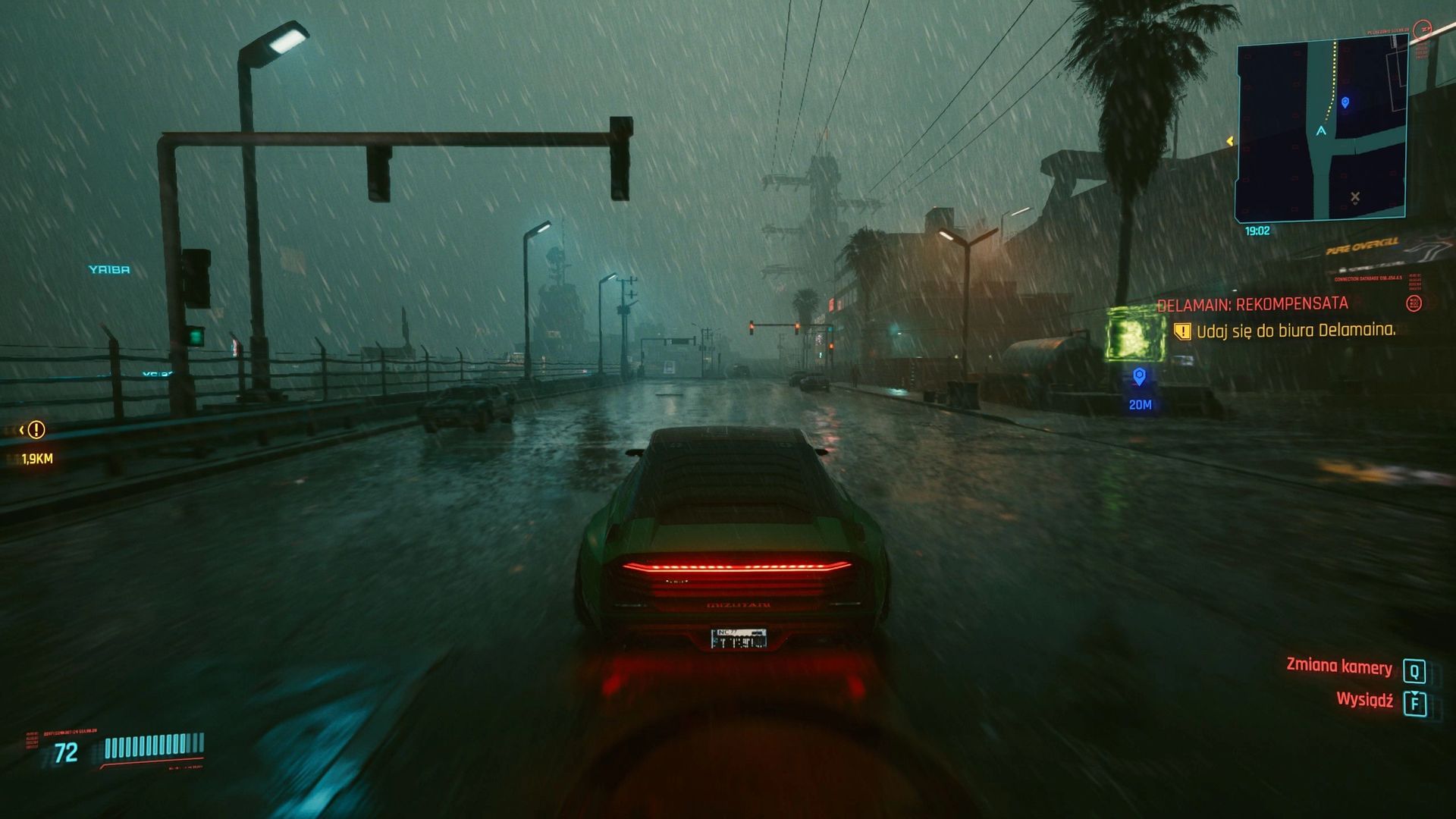Image resolution: width=1456 pixels, height=819 pixels.
Task: Click the 19:02 clock under the minimap
Action: [1257, 230]
